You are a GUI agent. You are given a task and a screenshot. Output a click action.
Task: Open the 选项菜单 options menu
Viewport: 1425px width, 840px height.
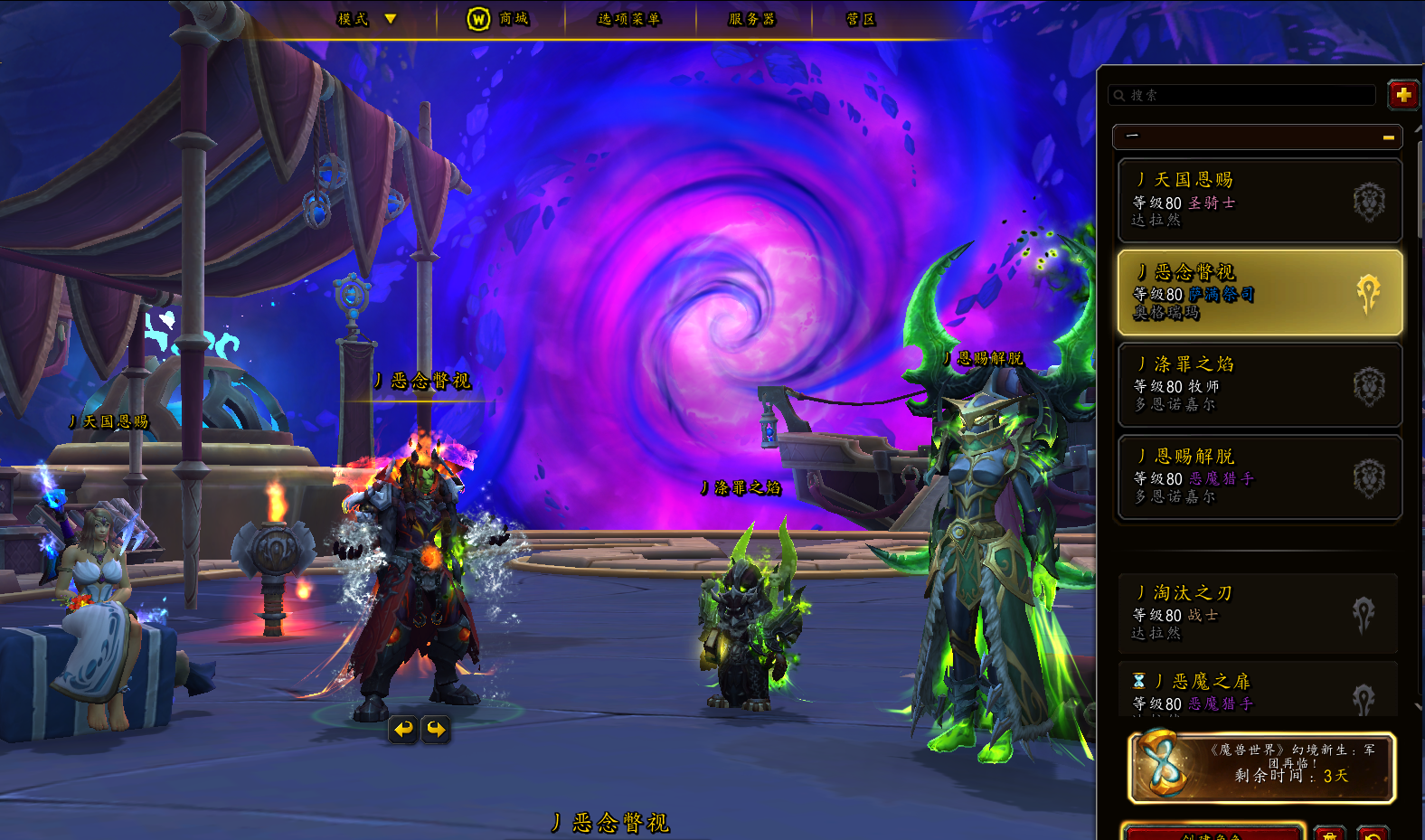pos(629,19)
